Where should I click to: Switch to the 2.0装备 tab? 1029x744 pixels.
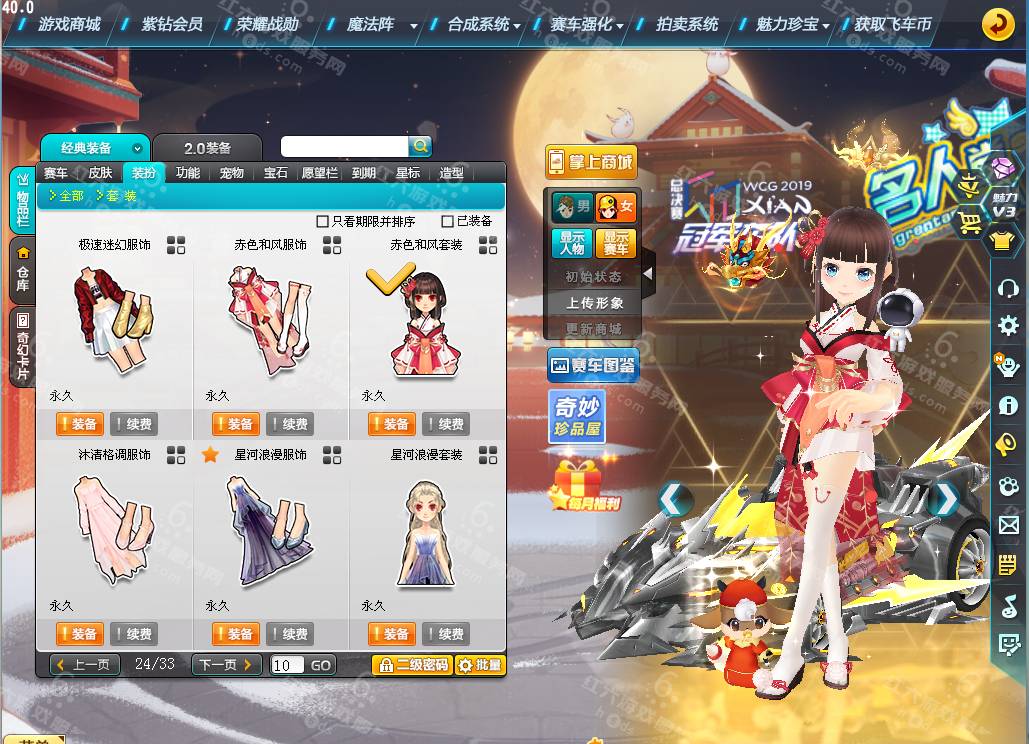(207, 148)
